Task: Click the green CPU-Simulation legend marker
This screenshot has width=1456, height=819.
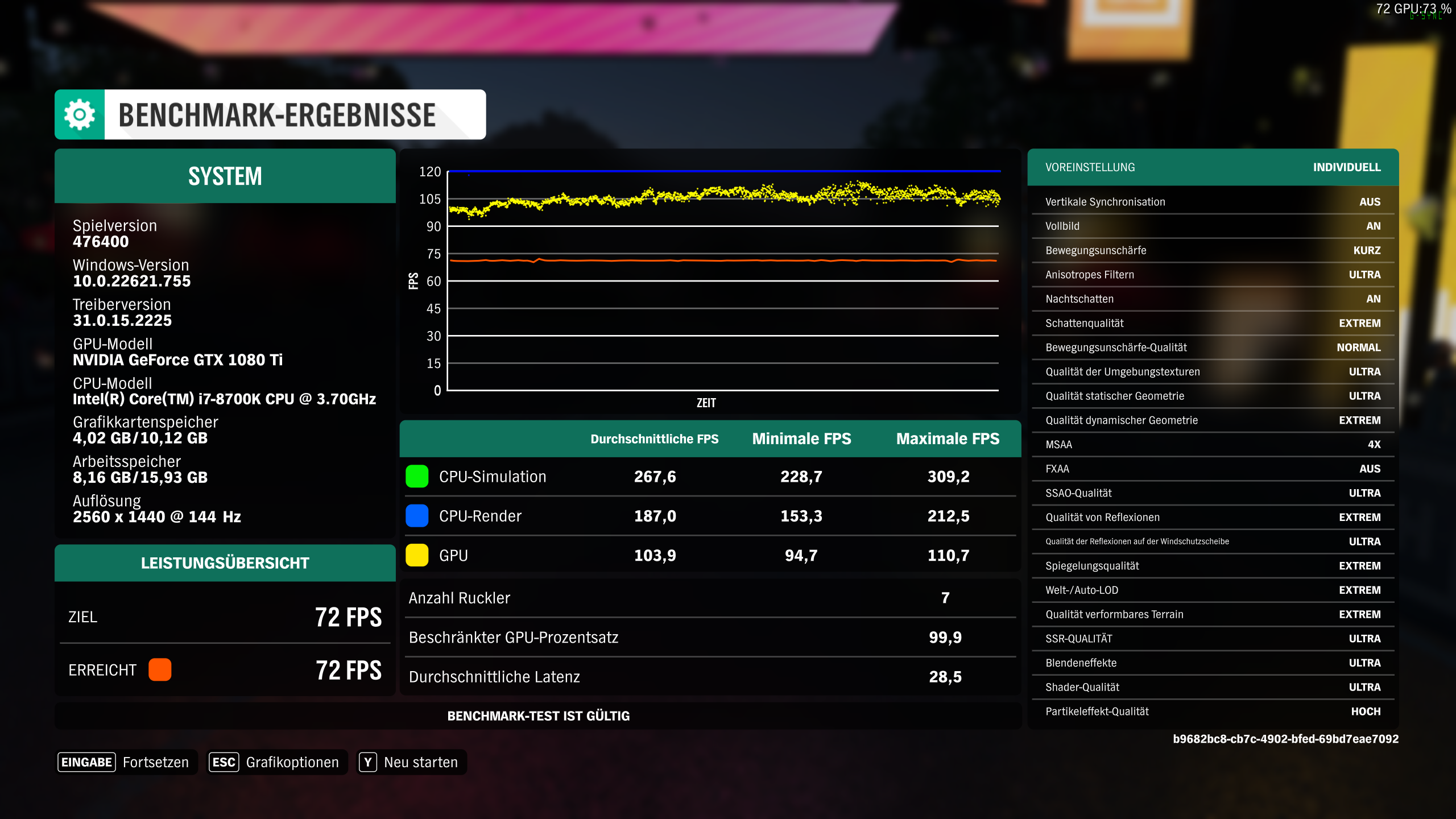Action: click(x=416, y=477)
